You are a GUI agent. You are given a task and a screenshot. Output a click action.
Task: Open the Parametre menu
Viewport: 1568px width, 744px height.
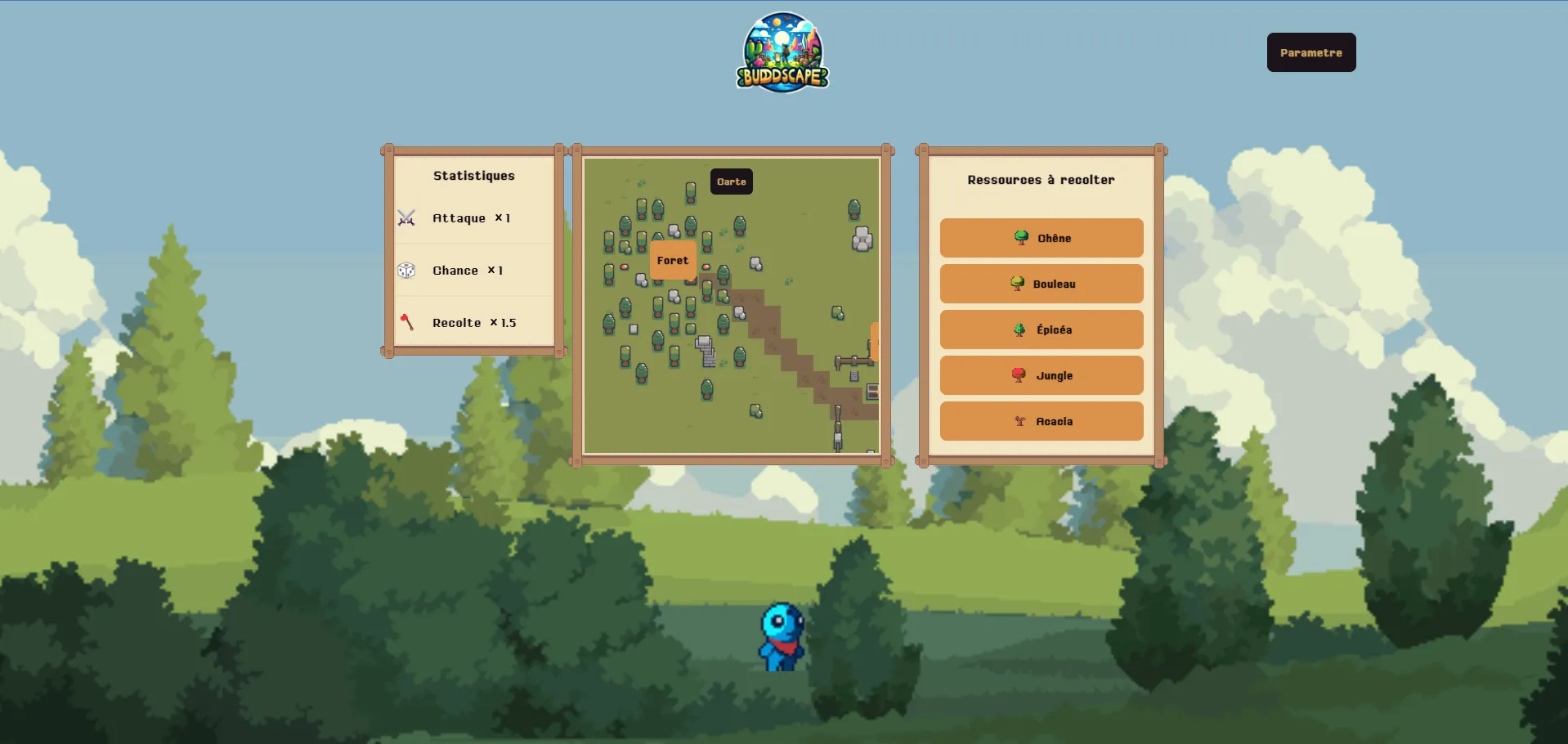1310,52
